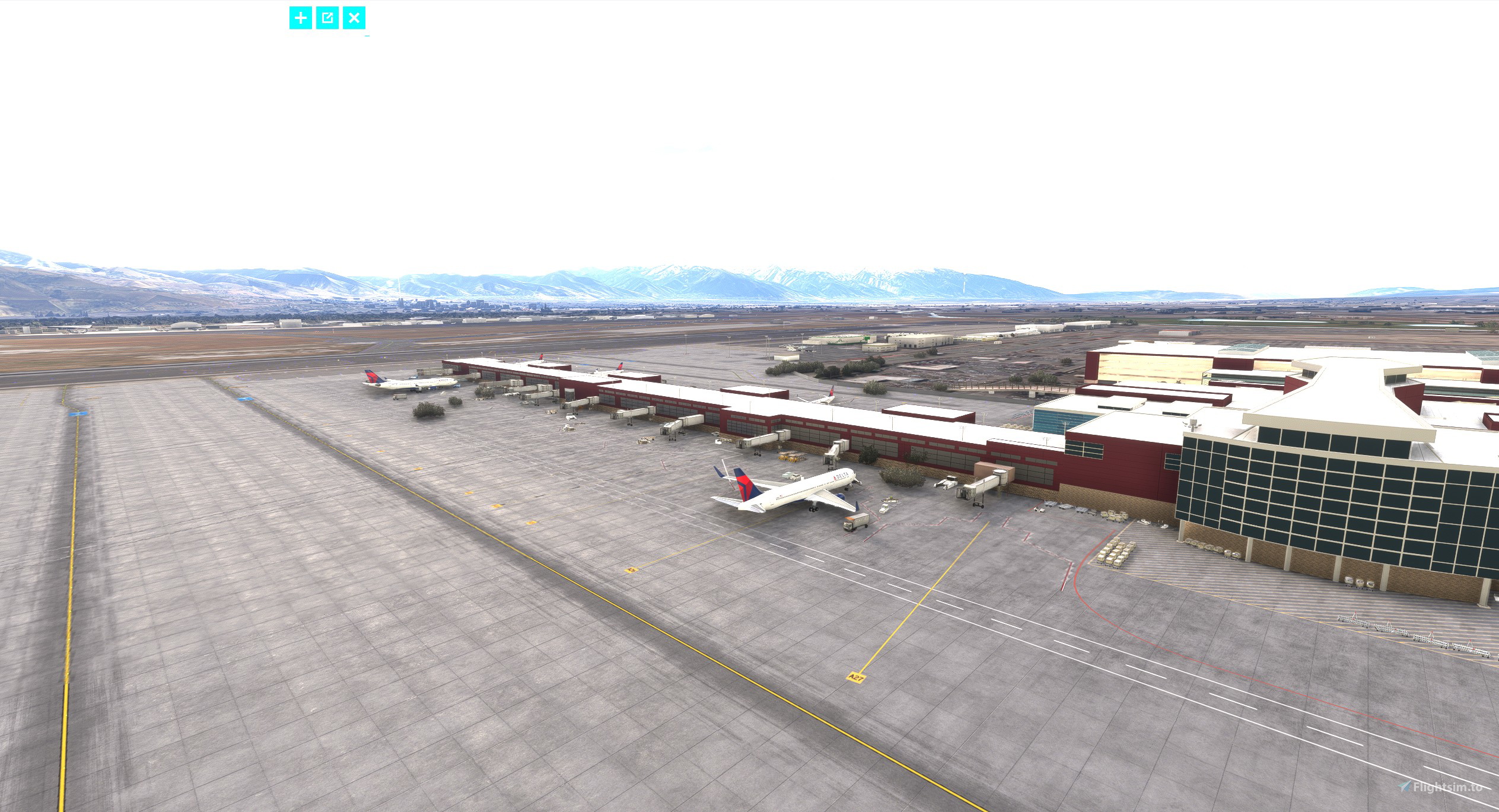This screenshot has width=1499, height=812.
Task: Open image in new tab via external-link icon
Action: [x=326, y=18]
